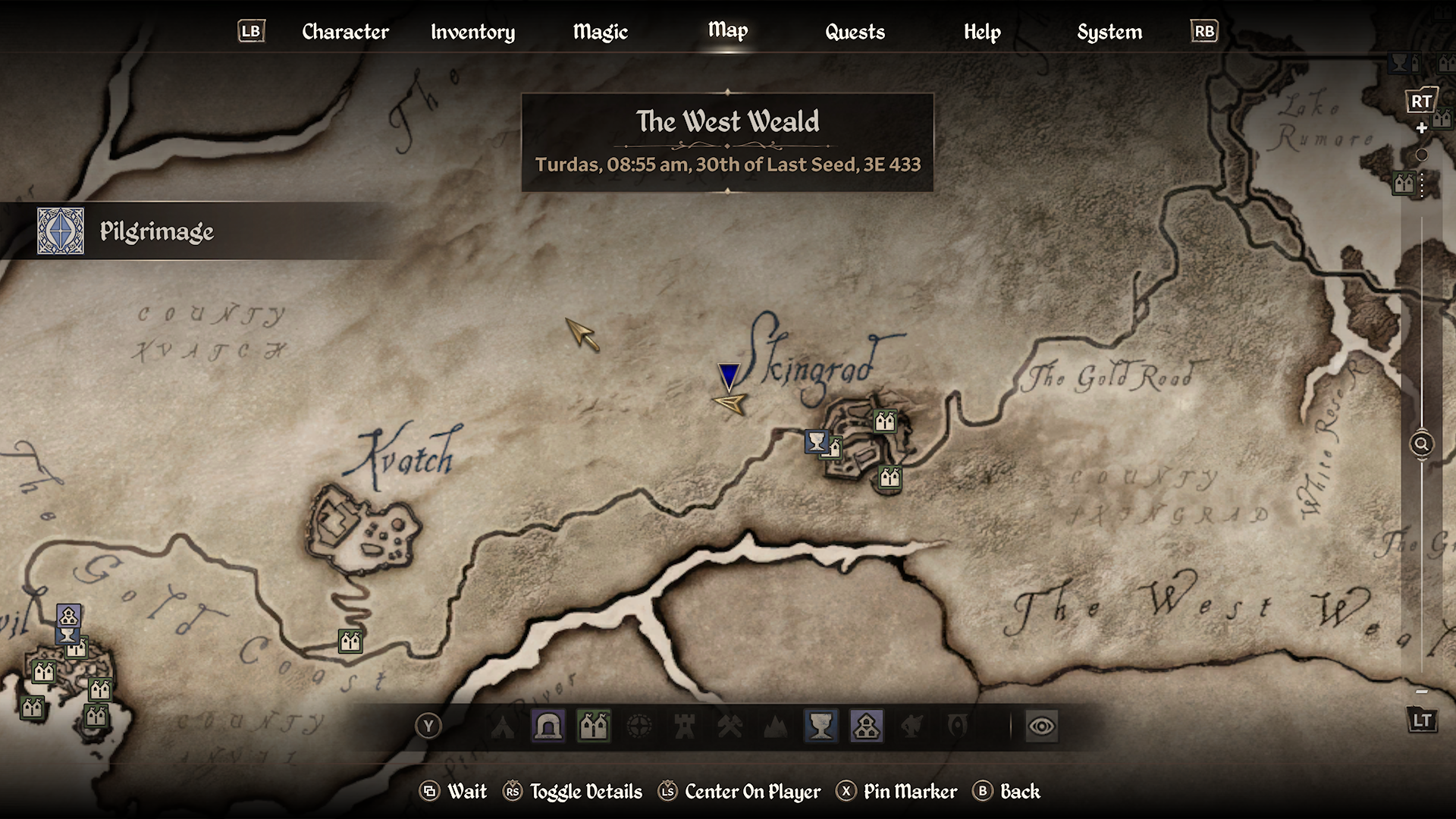Click the chalice marker at Skingrad

(x=816, y=441)
